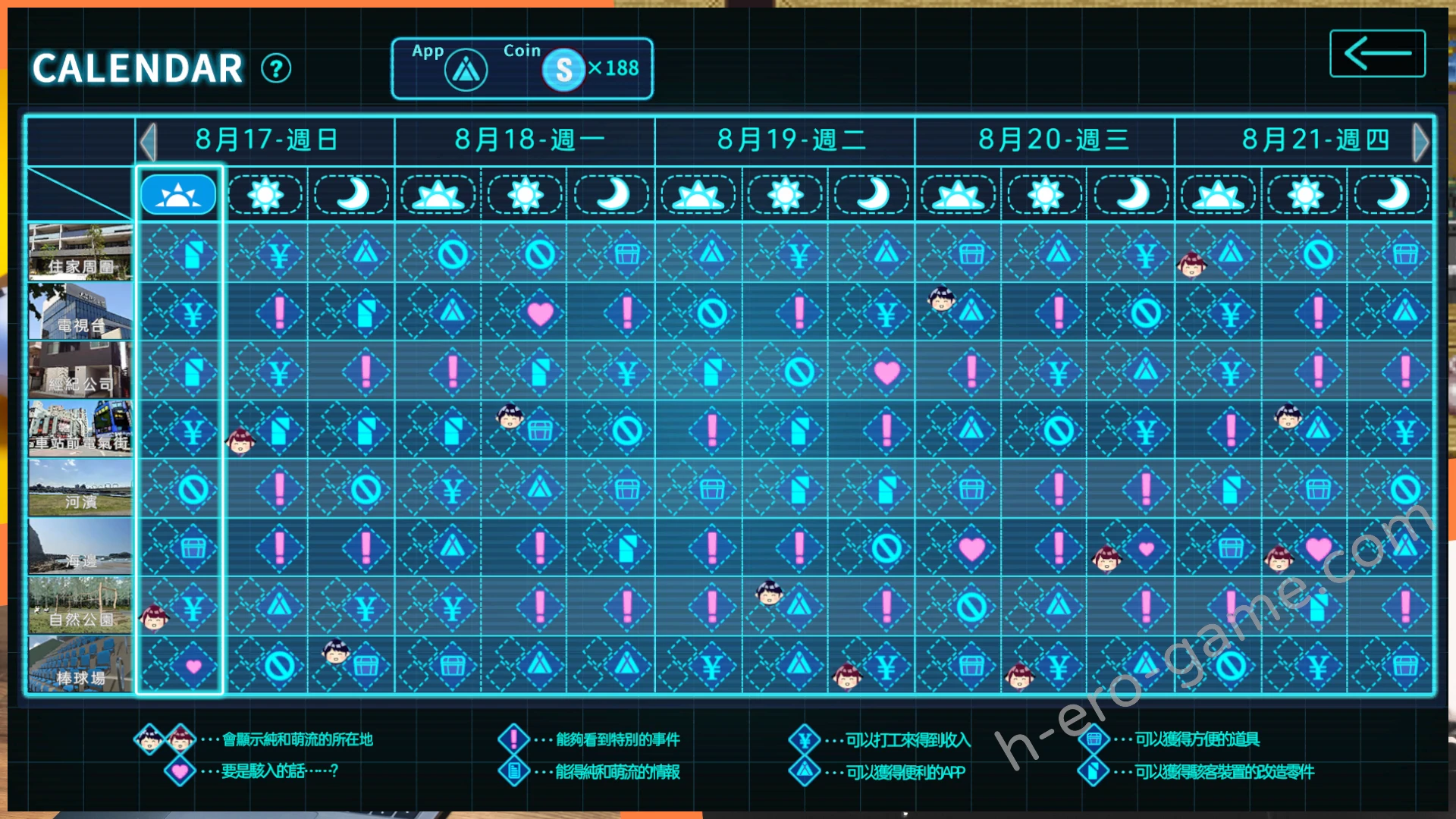Select the highlighted morning slot of 8月17

coord(178,195)
